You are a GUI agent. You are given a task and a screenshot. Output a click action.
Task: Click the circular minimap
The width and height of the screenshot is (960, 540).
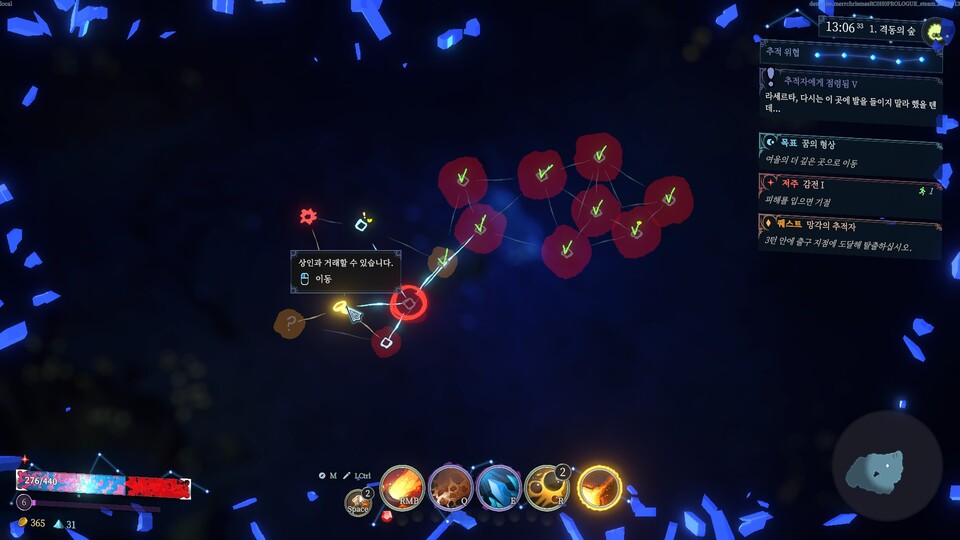point(886,466)
